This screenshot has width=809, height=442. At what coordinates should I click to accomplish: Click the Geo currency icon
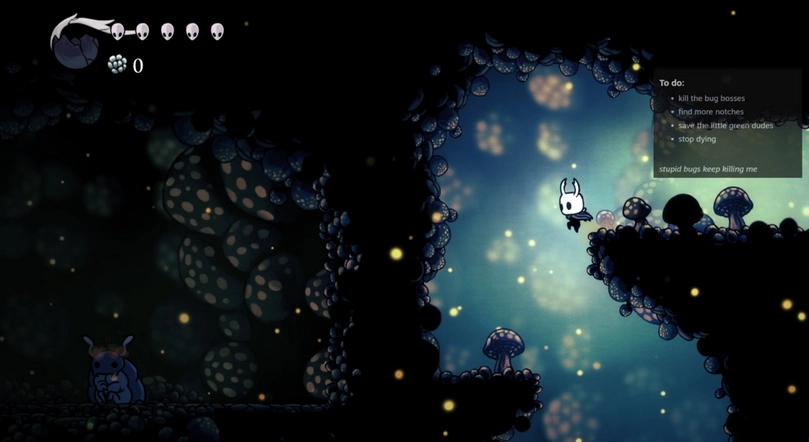[x=117, y=65]
